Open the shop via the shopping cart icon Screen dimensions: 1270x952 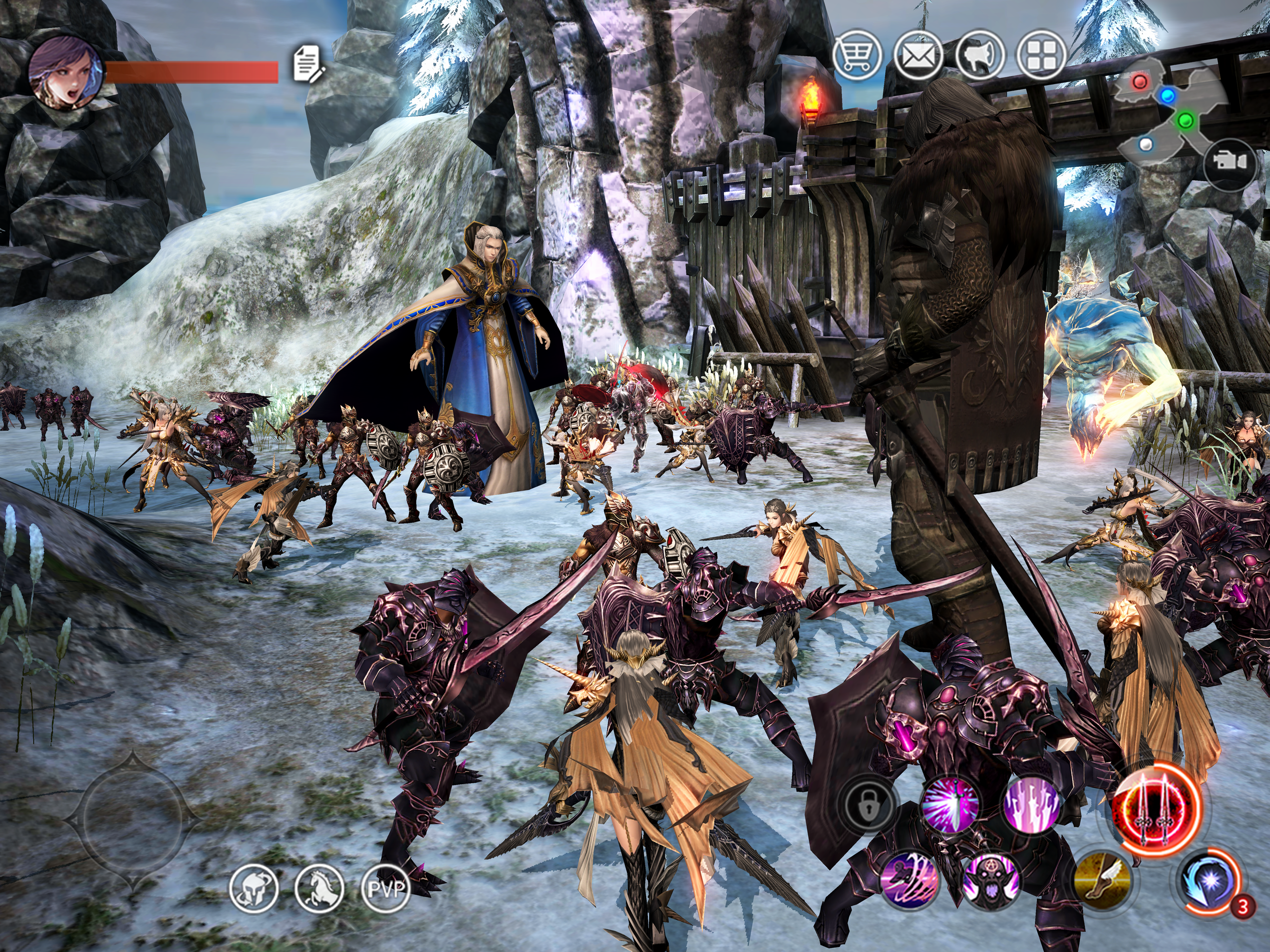pos(857,55)
